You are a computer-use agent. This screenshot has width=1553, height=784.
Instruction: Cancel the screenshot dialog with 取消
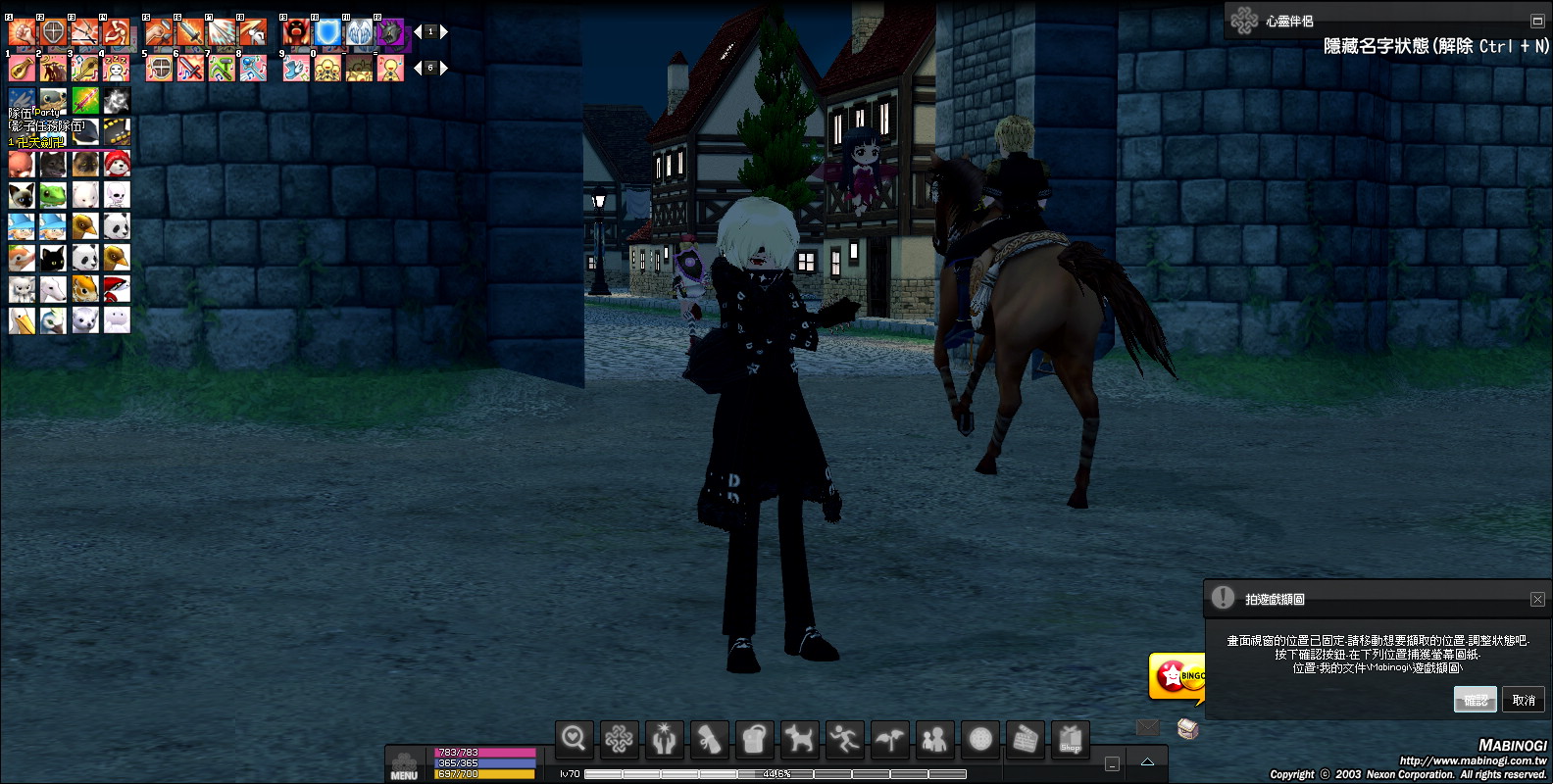pyautogui.click(x=1523, y=699)
